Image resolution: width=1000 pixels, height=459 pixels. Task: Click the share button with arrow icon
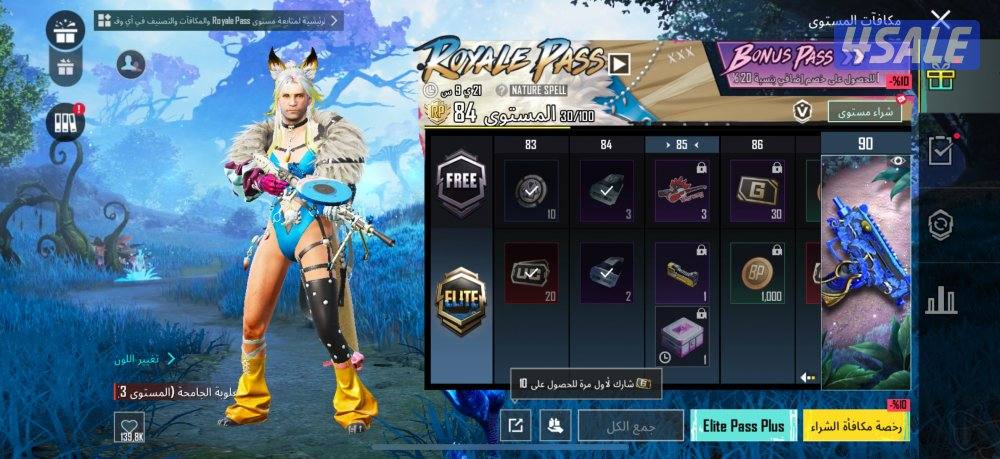click(x=515, y=425)
